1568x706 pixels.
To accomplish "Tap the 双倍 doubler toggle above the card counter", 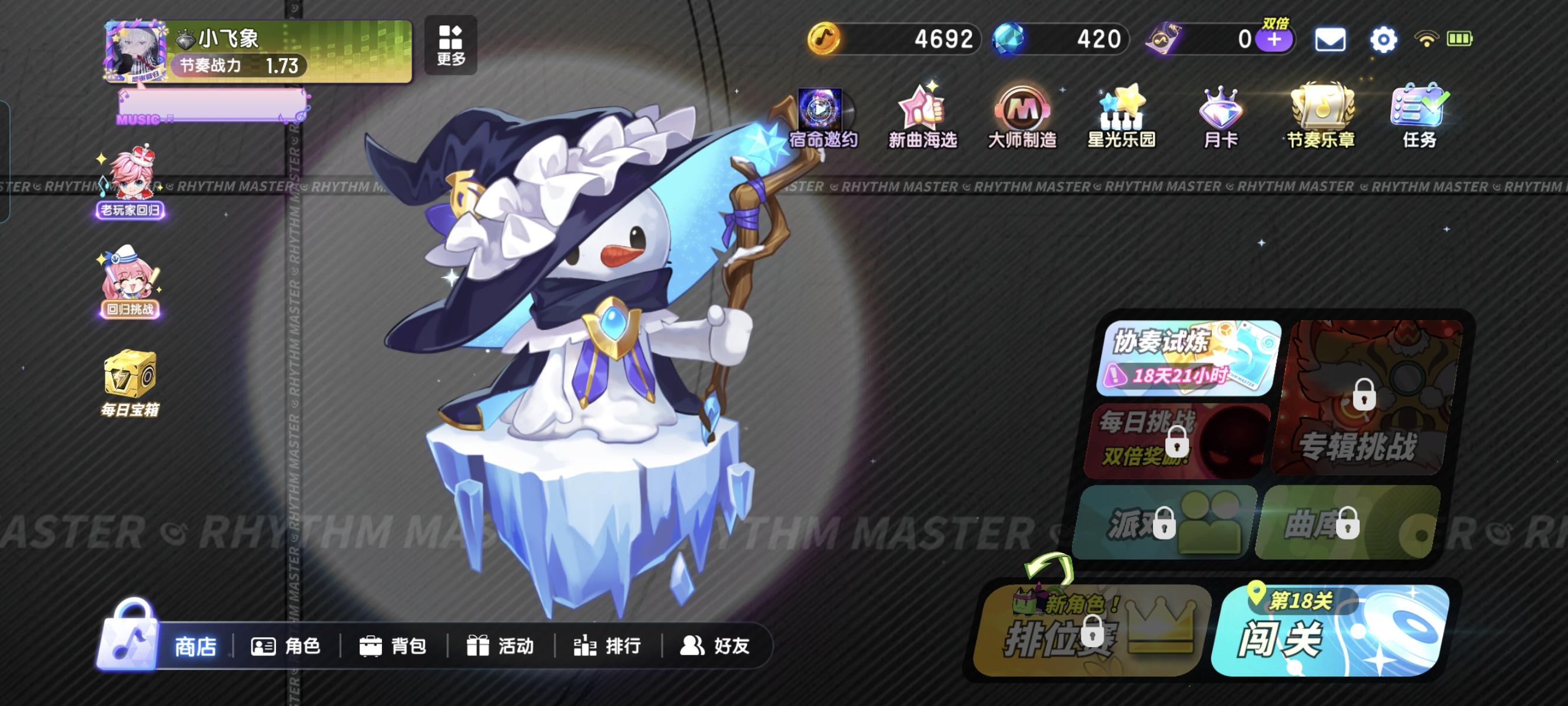I will point(1277,24).
